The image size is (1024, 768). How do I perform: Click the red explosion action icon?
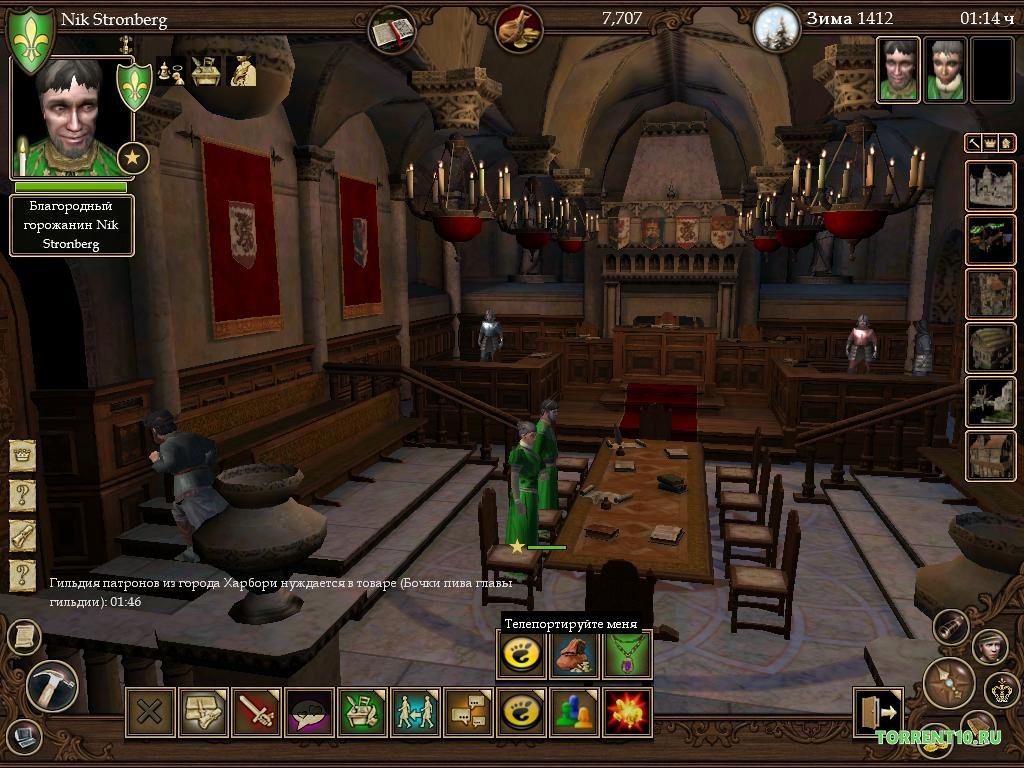tap(628, 712)
